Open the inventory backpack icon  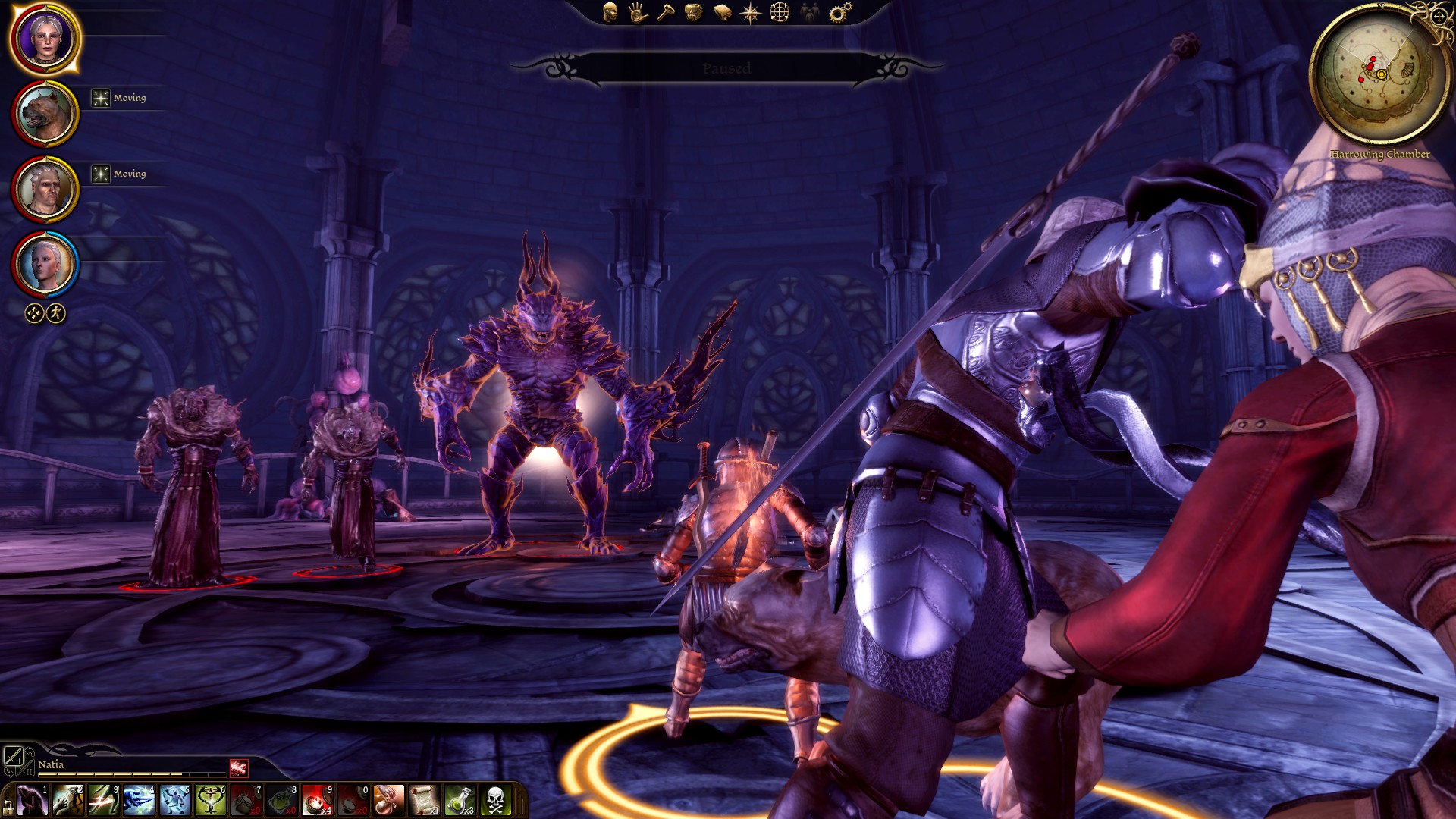click(694, 12)
